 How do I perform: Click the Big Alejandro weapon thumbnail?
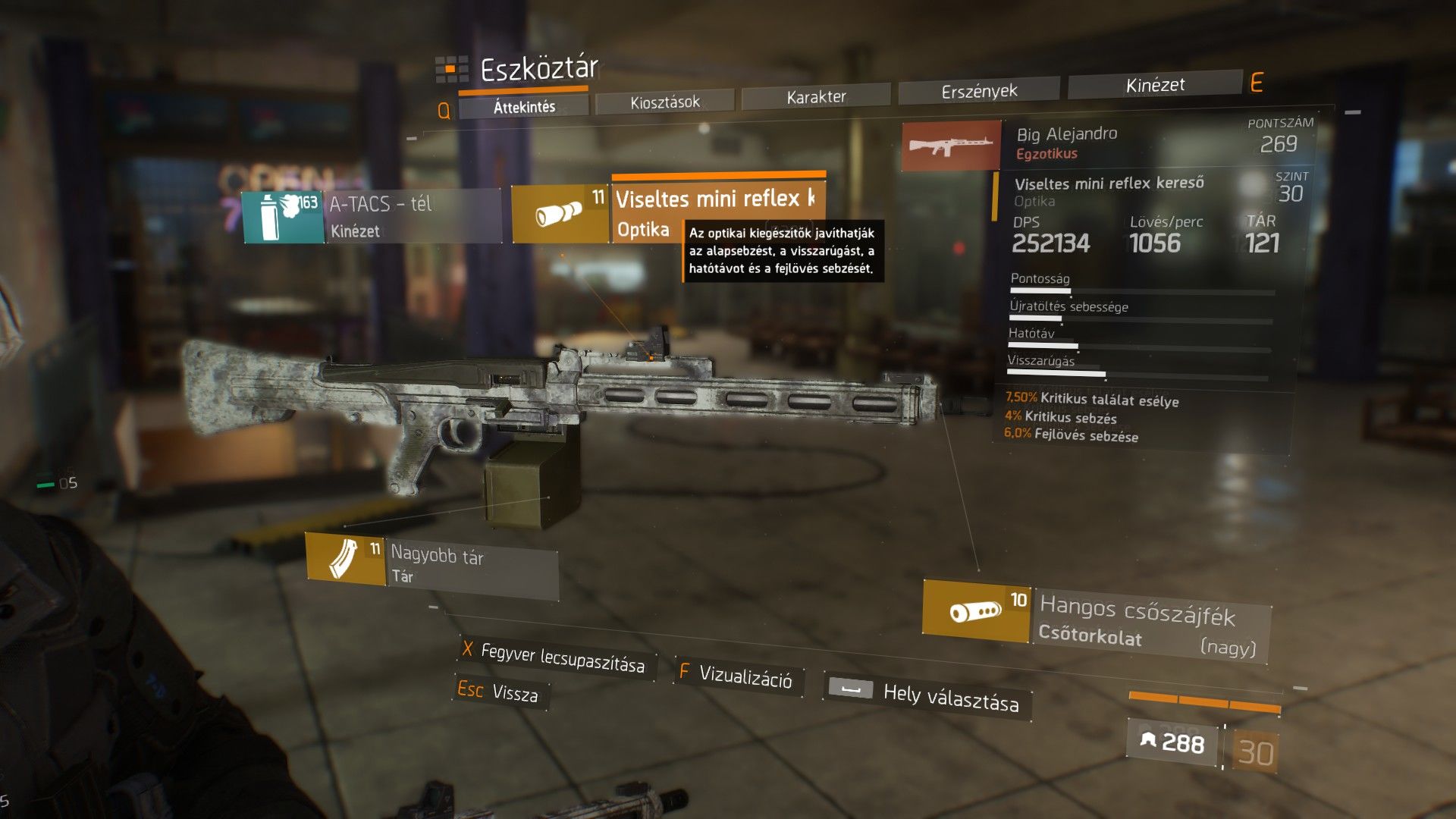tap(952, 145)
